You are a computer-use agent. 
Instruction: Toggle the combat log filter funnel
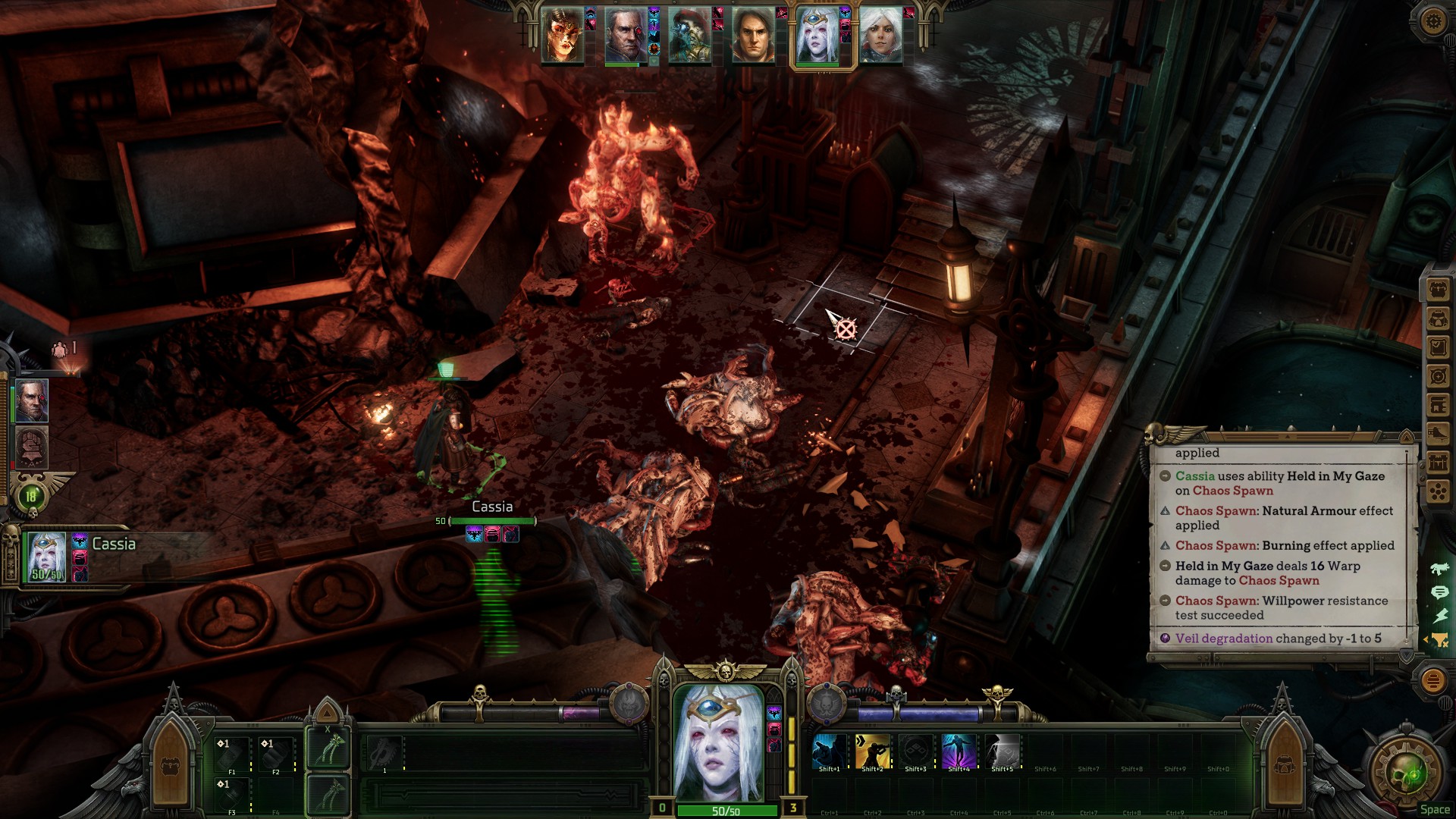click(x=1439, y=640)
